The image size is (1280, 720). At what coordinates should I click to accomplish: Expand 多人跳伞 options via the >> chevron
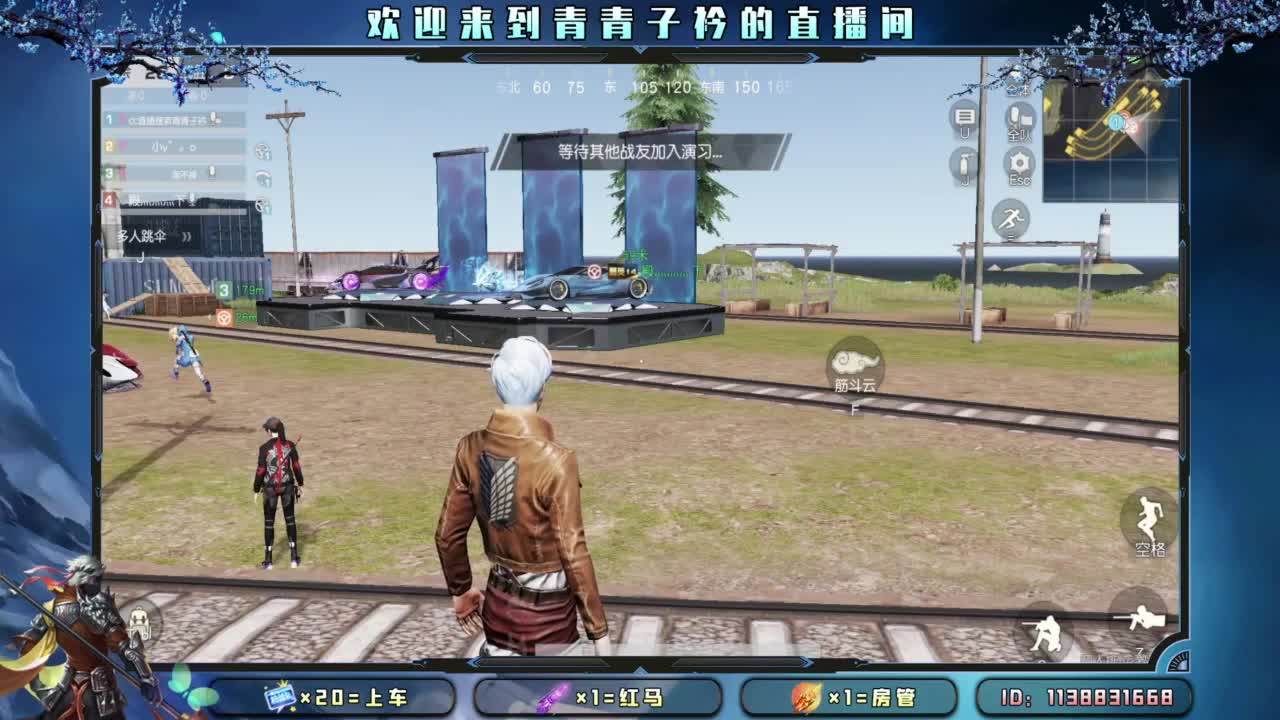pyautogui.click(x=186, y=237)
